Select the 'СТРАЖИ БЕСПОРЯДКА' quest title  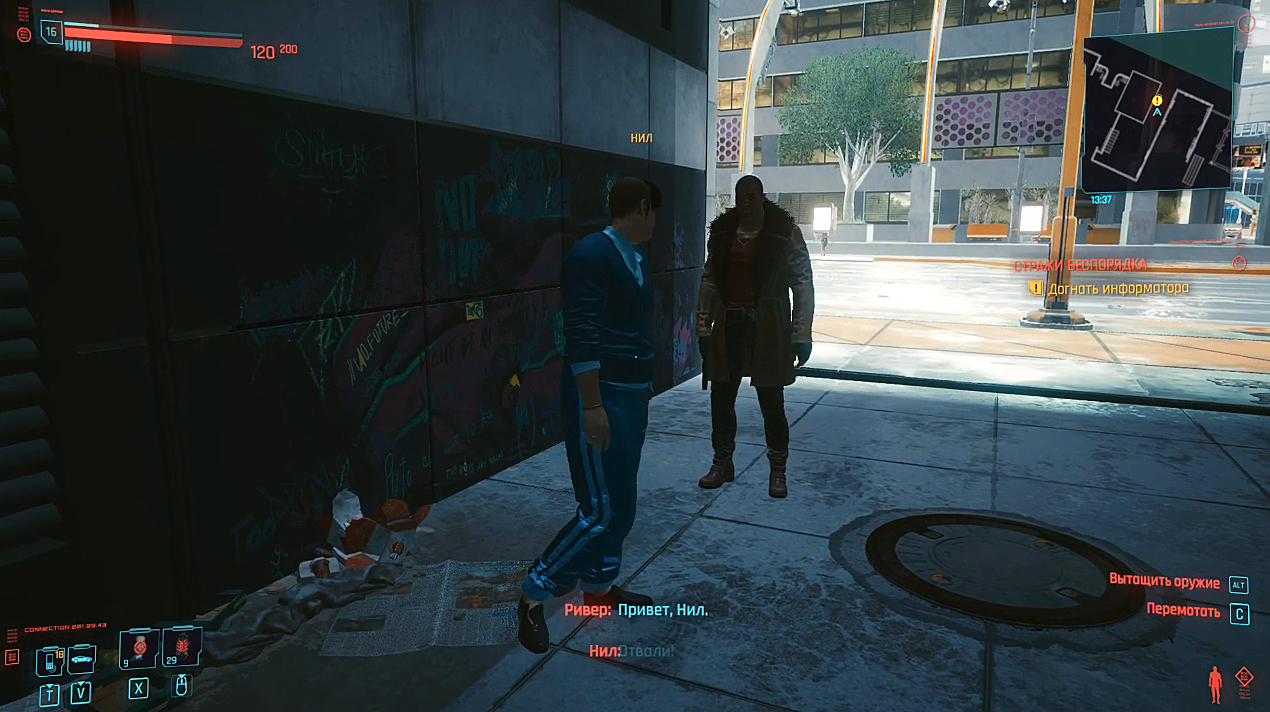(x=1080, y=265)
